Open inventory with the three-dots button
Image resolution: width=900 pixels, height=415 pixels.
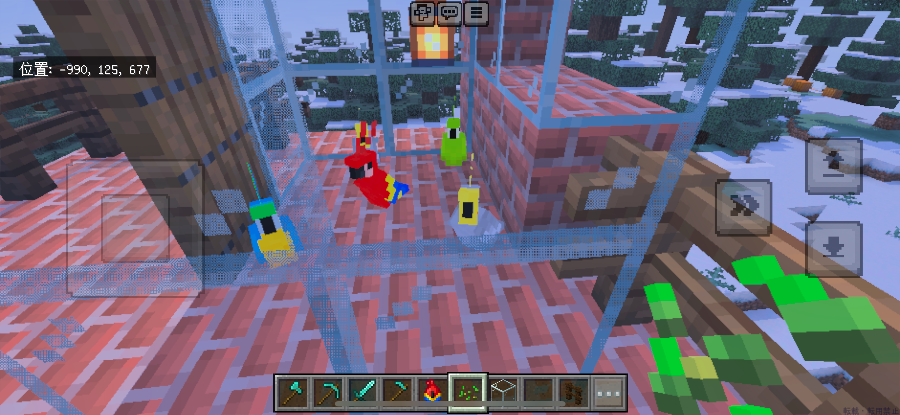608,392
